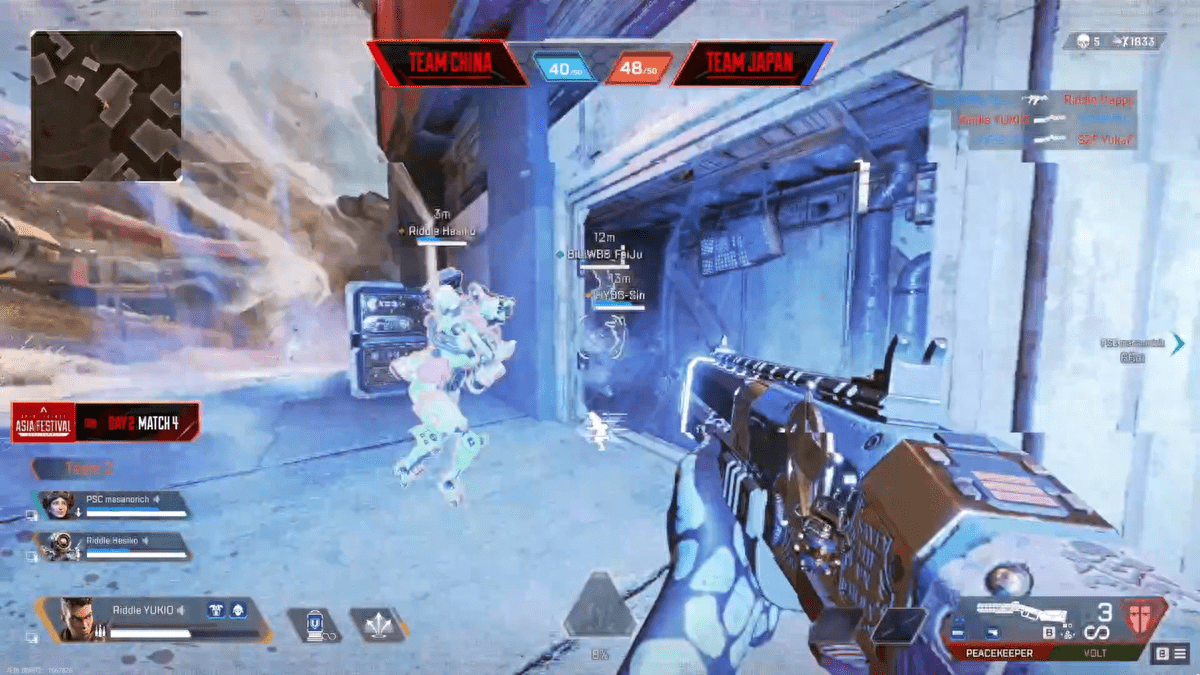Select the armor icon beside Riddle YUKIO's name
1200x675 pixels.
point(215,610)
